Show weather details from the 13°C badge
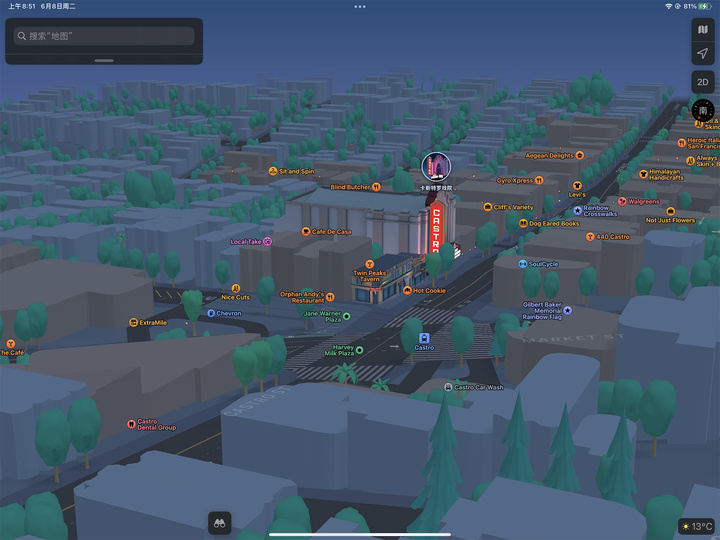720x540 pixels. (x=696, y=526)
